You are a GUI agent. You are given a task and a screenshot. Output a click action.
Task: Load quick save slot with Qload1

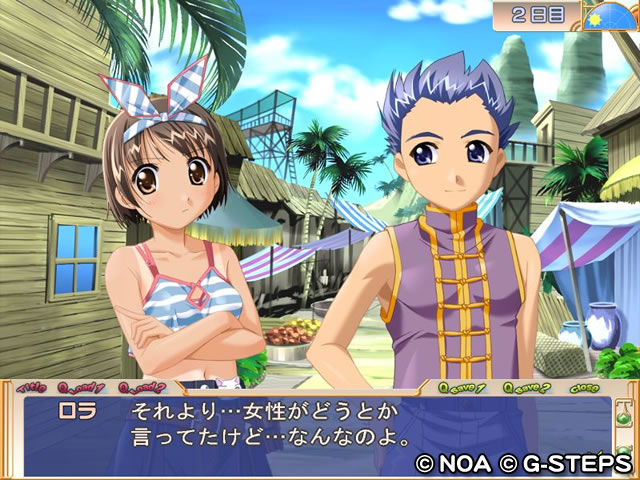click(x=78, y=387)
